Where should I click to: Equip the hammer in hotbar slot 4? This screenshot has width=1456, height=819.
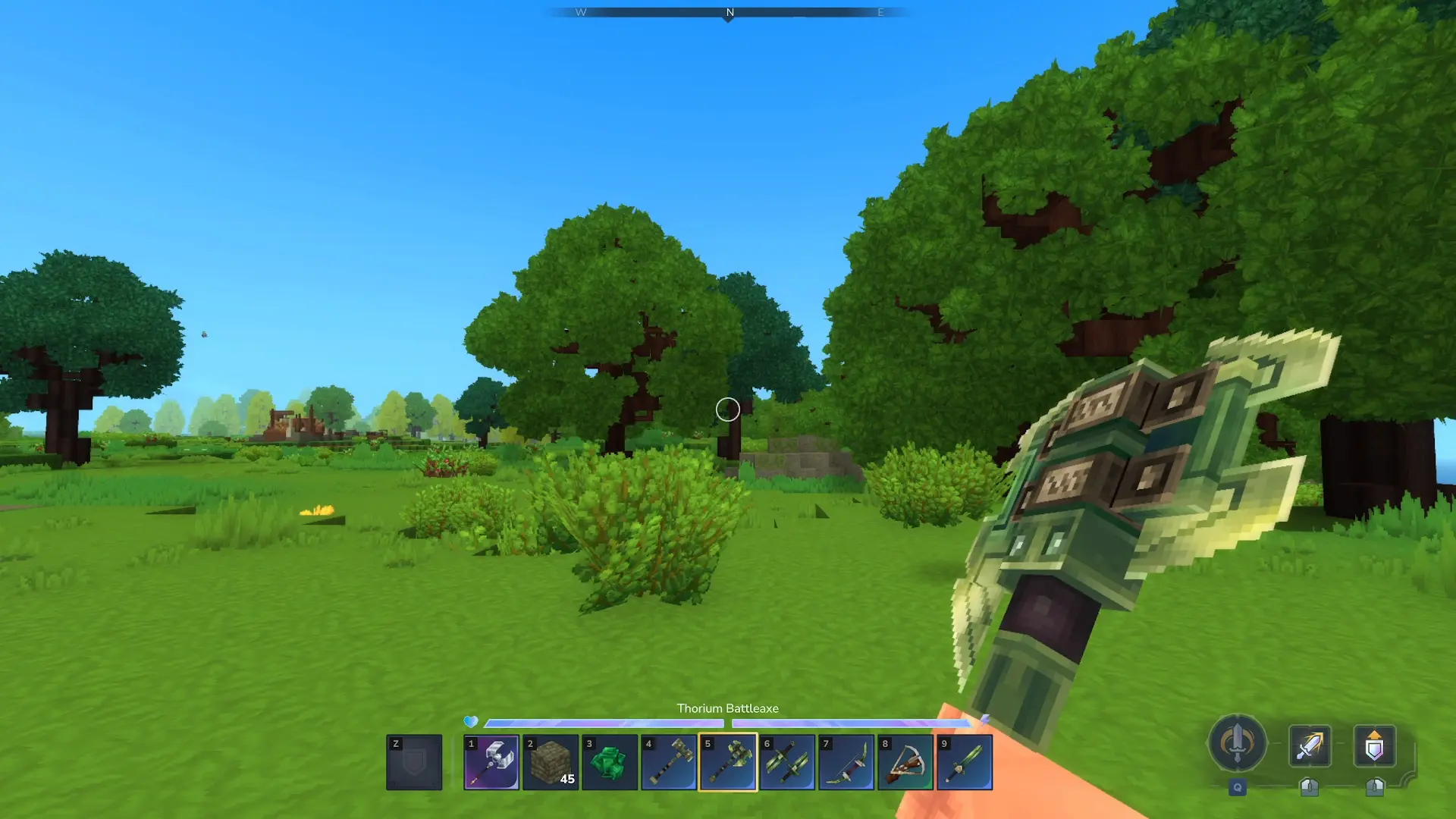[x=669, y=762]
